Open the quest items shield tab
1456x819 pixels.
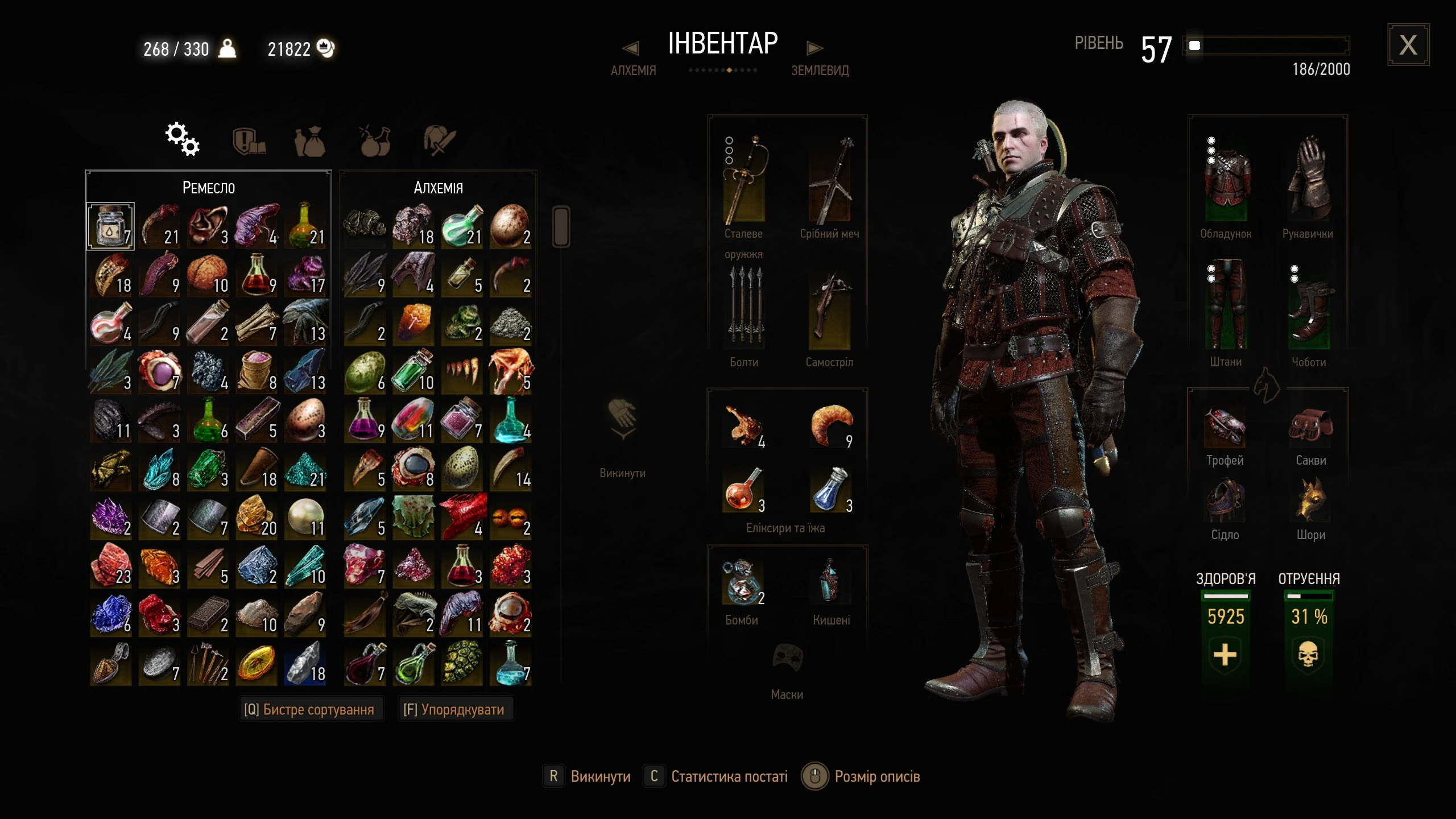coord(249,140)
